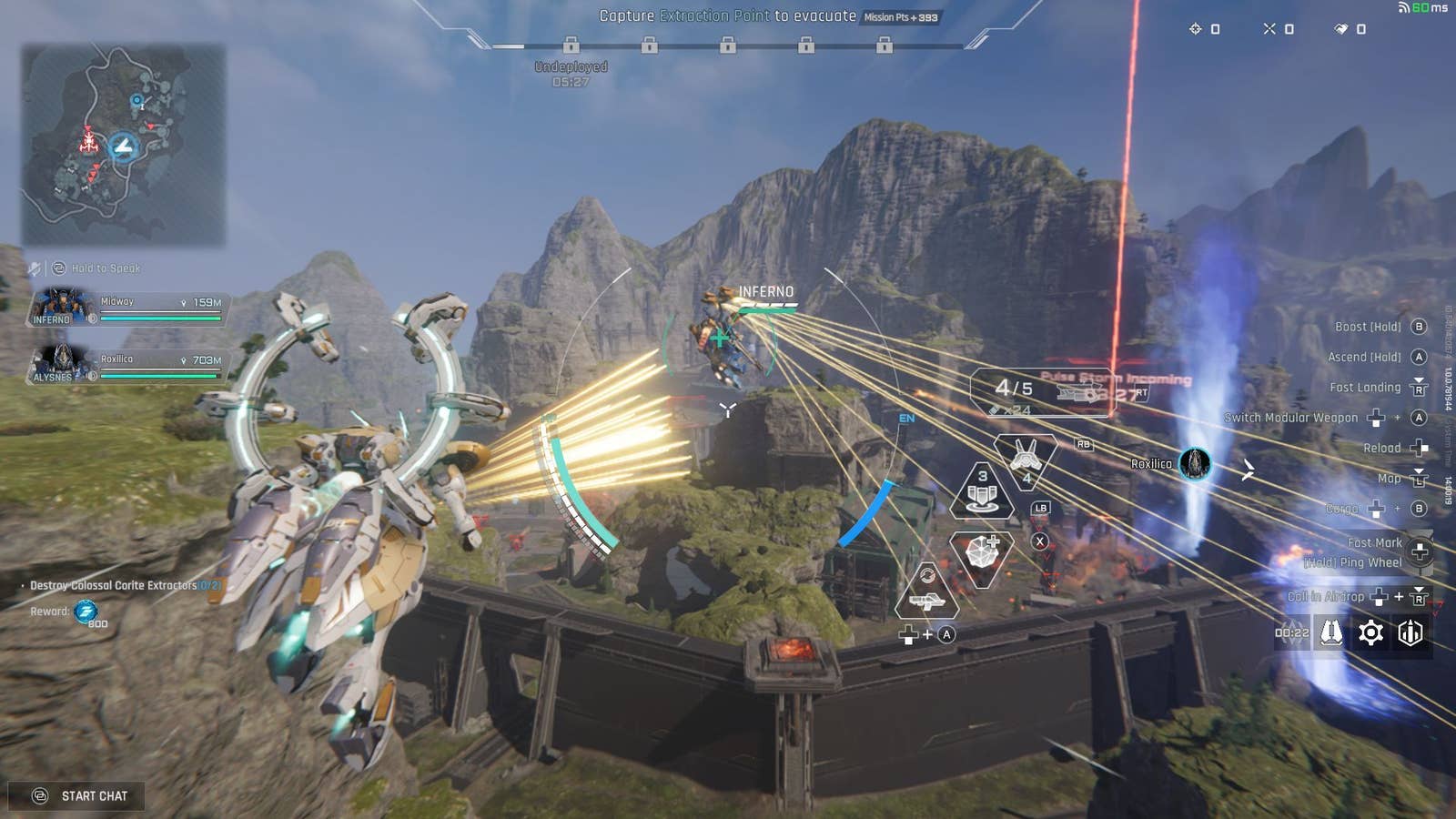Click the Roxilica teammate portrait marker
This screenshot has width=1456, height=819.
coord(1195,464)
